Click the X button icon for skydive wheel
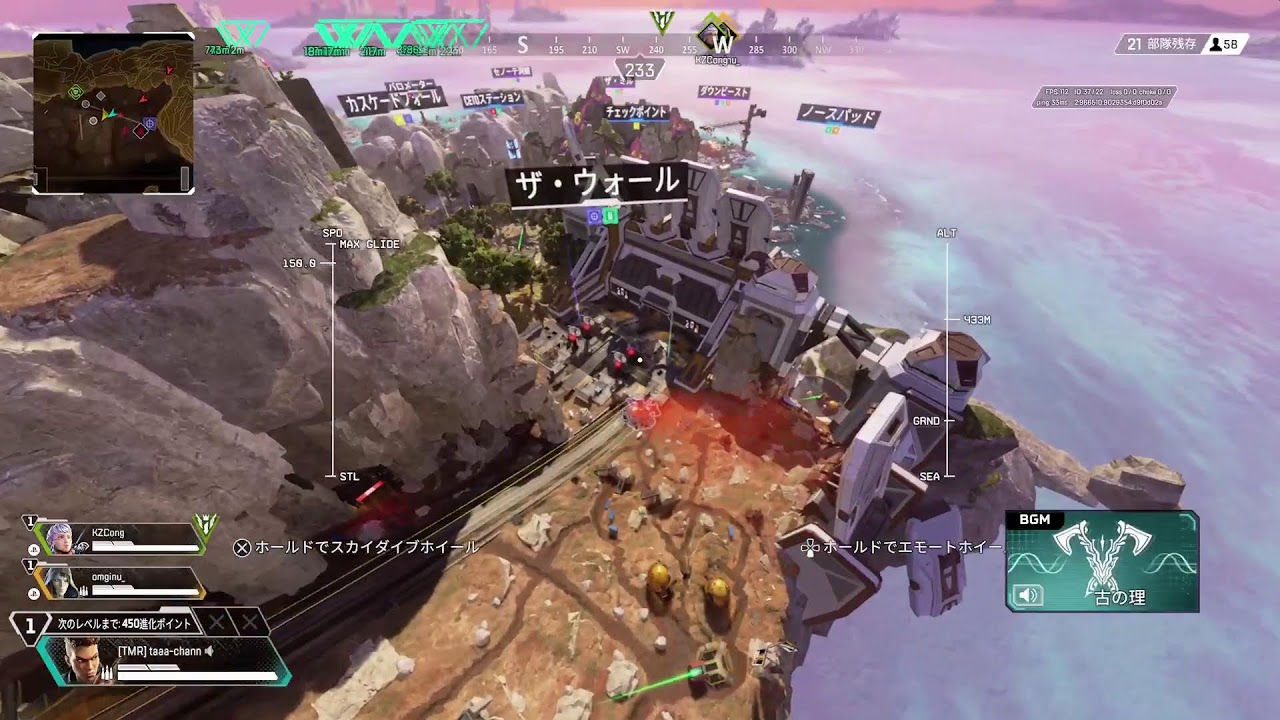 coord(243,548)
